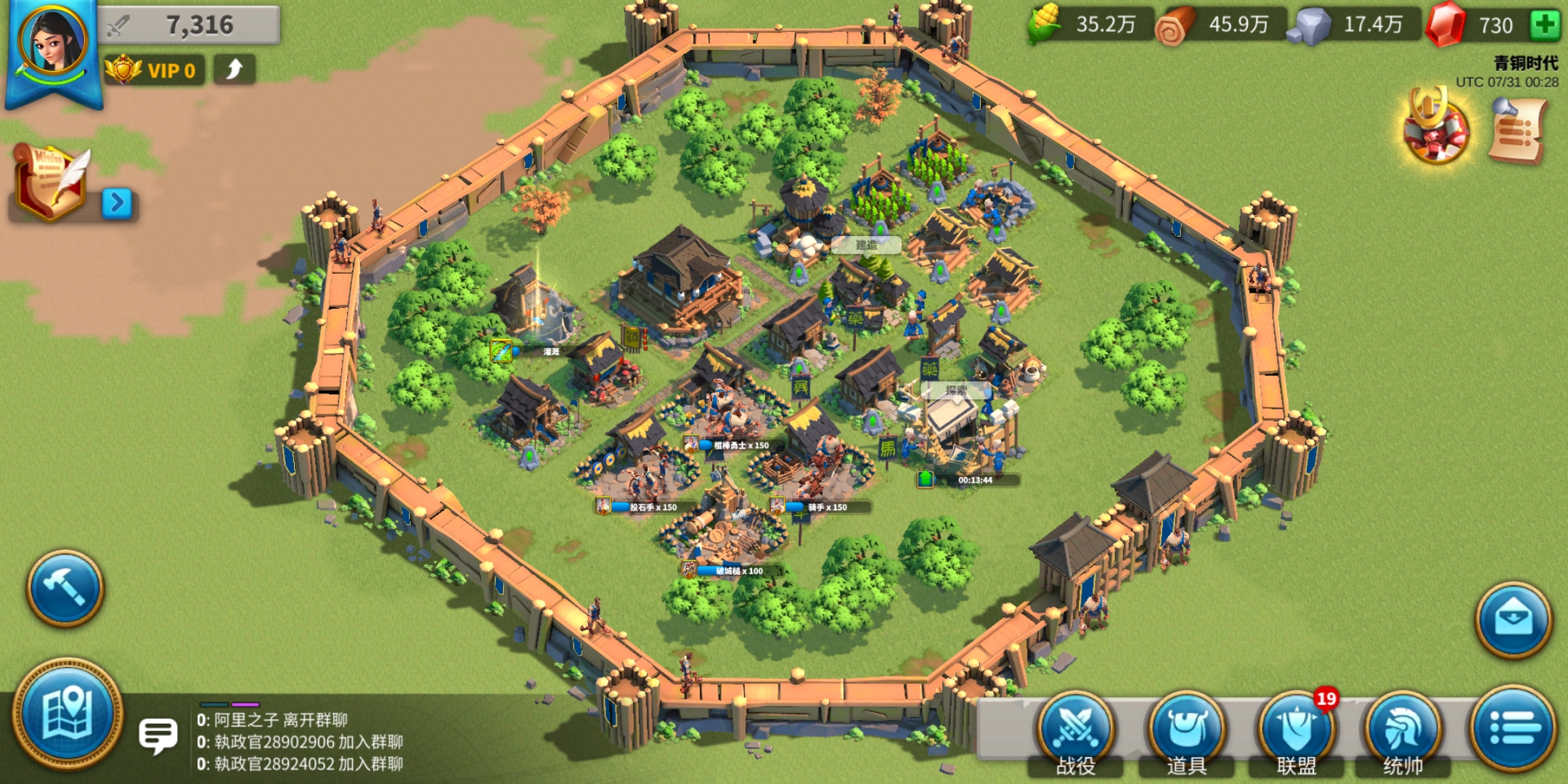Viewport: 1568px width, 784px height.
Task: Open the build menu hammer button
Action: pos(65,587)
